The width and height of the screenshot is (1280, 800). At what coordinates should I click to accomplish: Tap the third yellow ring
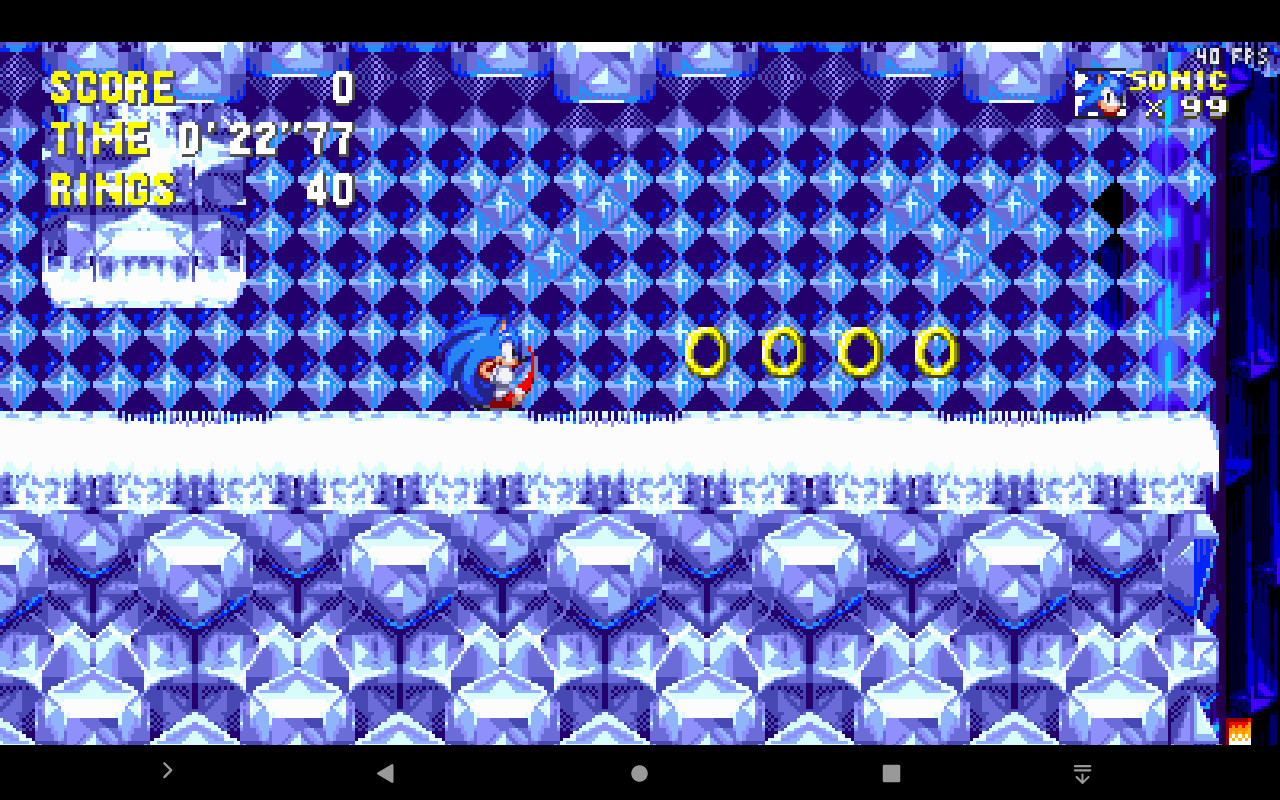(859, 352)
